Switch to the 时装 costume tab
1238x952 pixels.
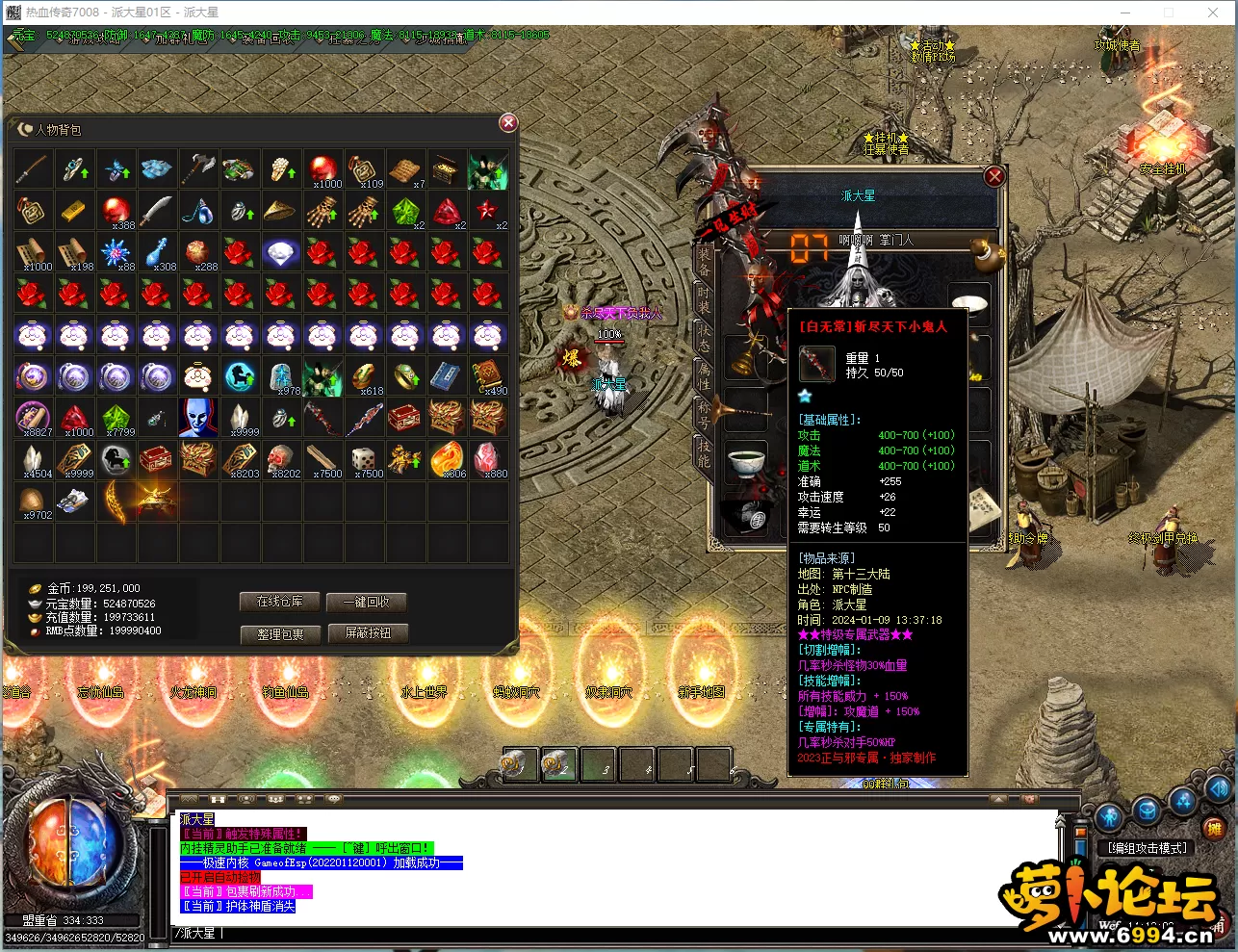point(704,299)
